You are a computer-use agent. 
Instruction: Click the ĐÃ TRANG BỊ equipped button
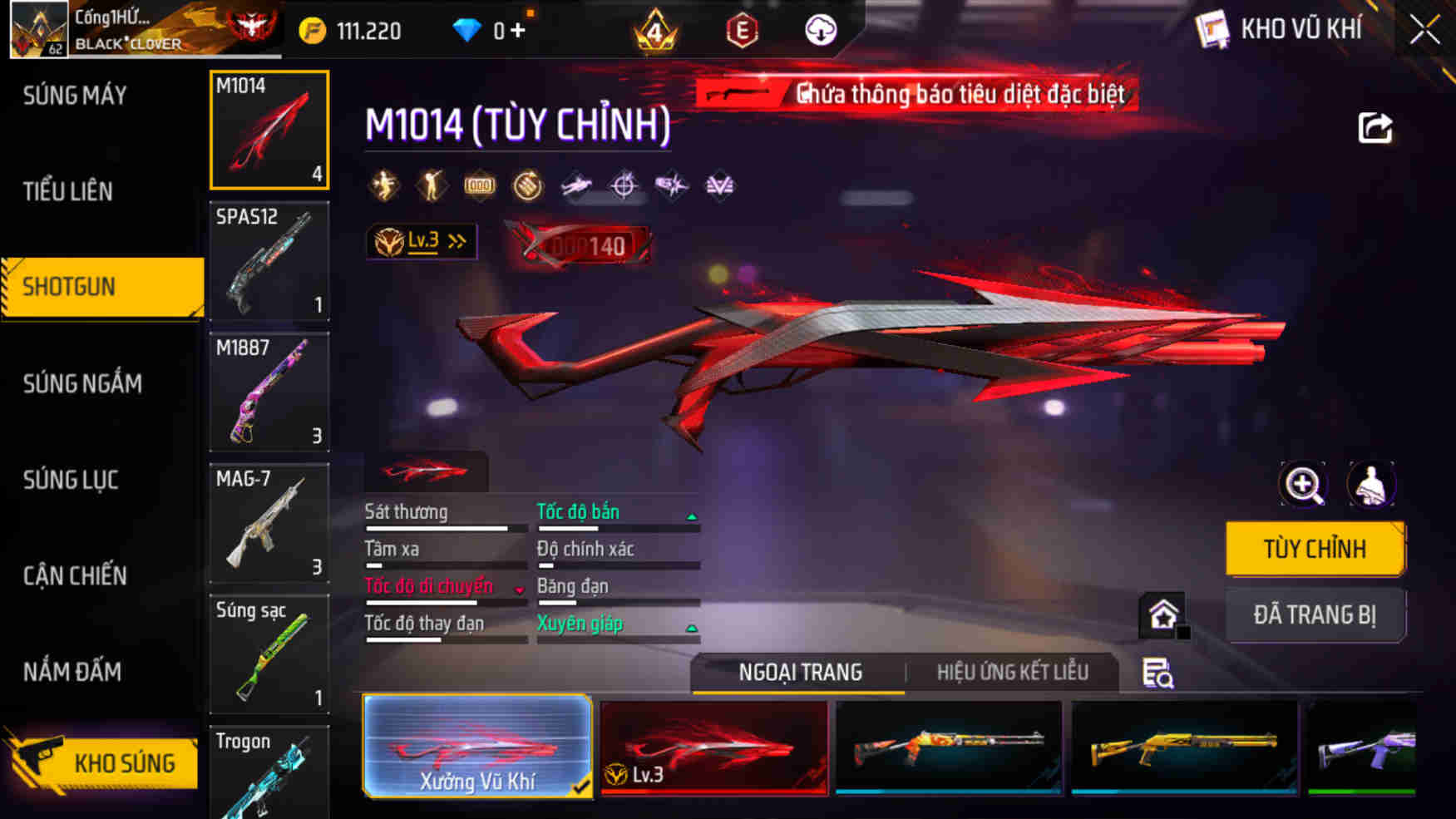1315,614
